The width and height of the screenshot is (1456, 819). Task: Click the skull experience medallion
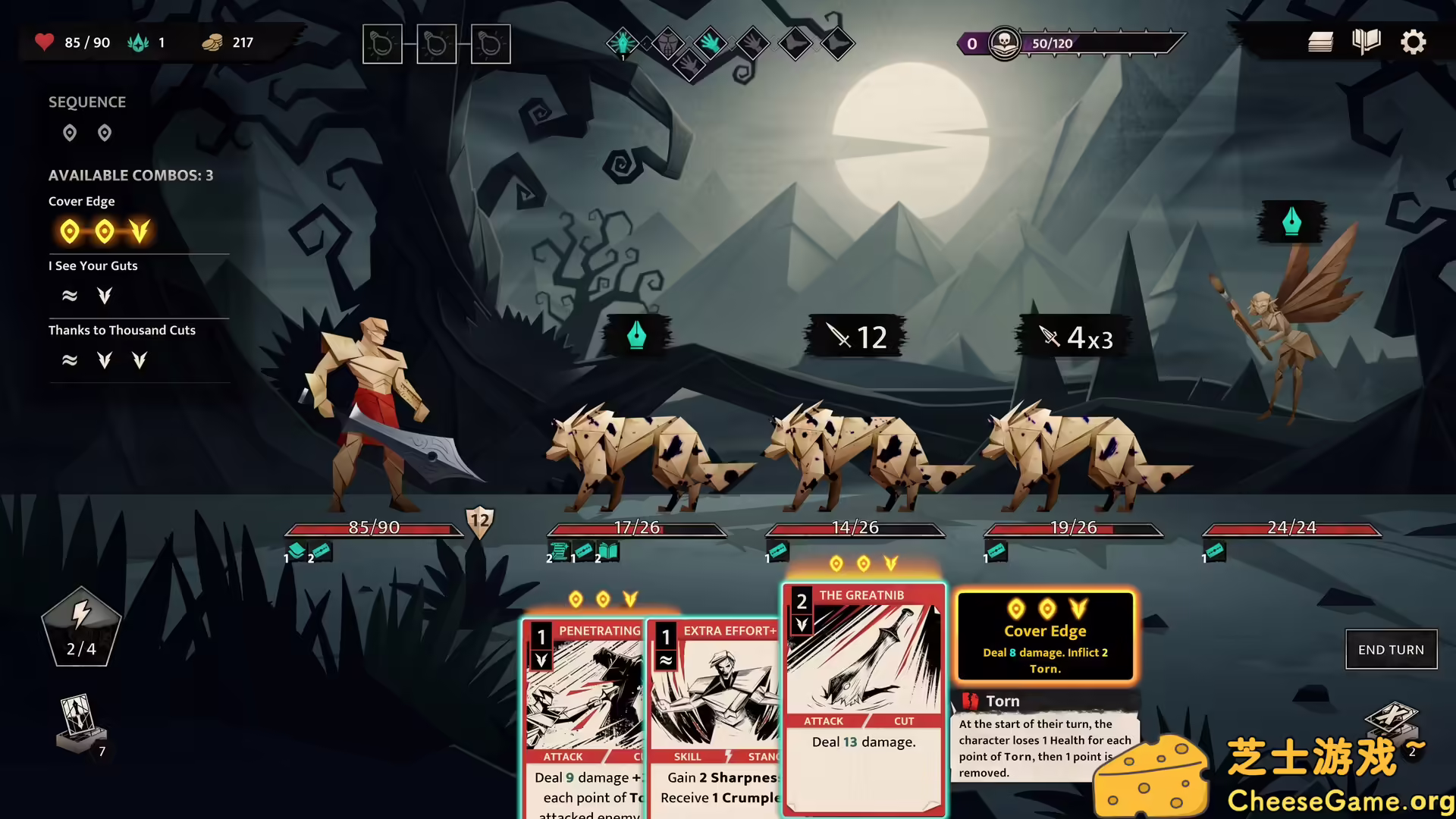coord(1004,43)
